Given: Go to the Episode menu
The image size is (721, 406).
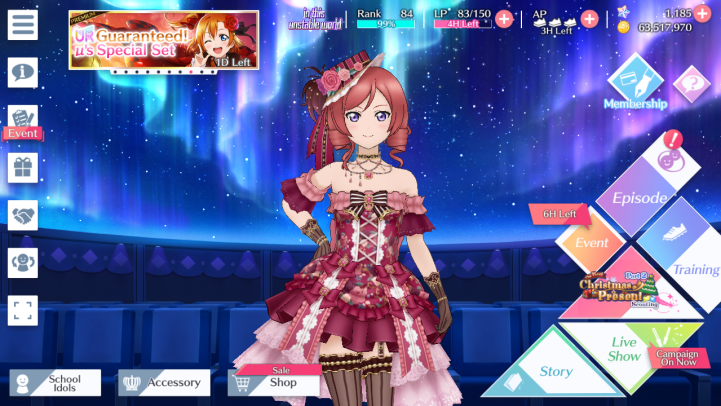Looking at the screenshot, I should click(x=640, y=197).
